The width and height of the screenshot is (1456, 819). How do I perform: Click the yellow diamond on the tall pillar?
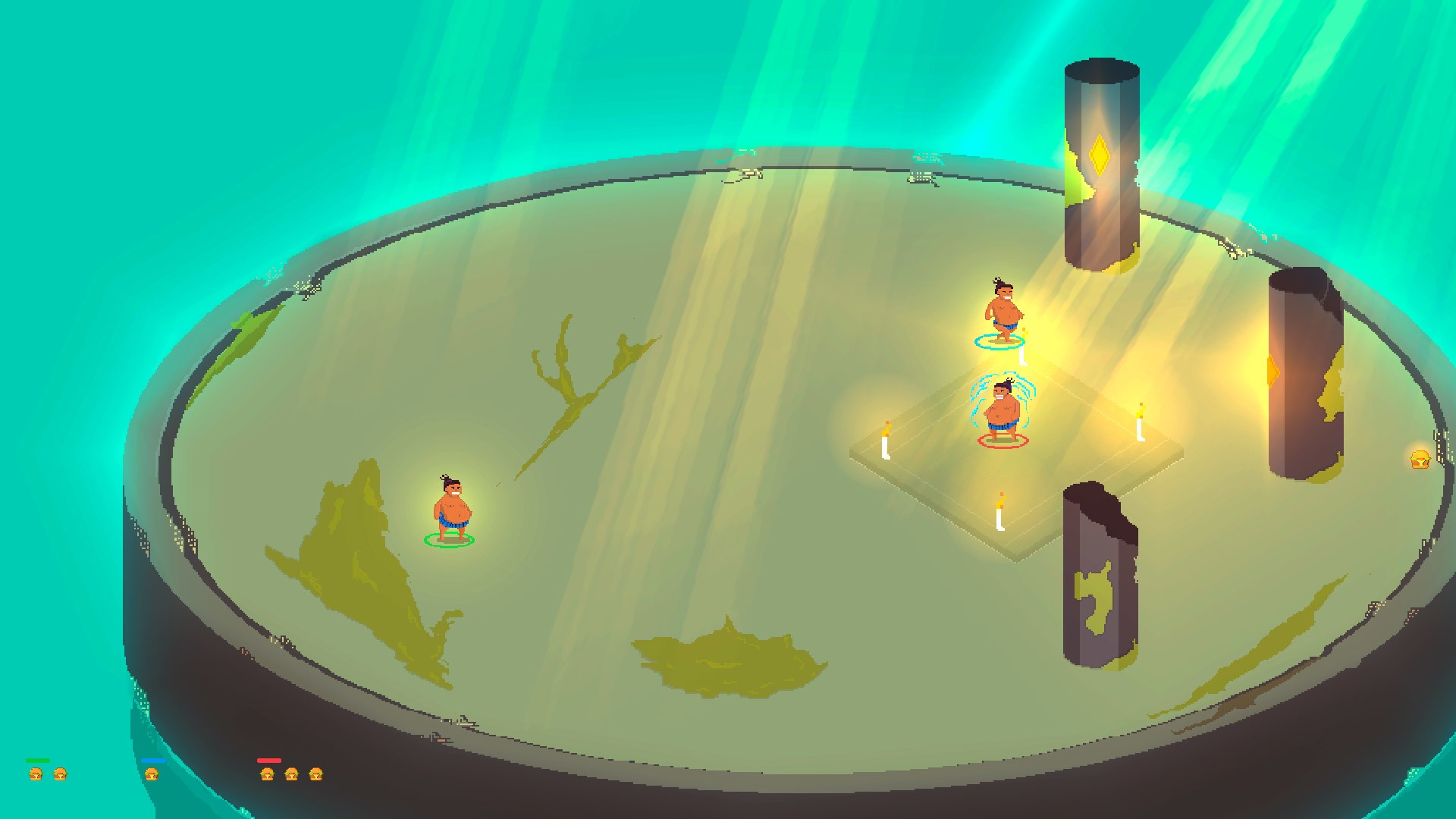tap(1101, 154)
